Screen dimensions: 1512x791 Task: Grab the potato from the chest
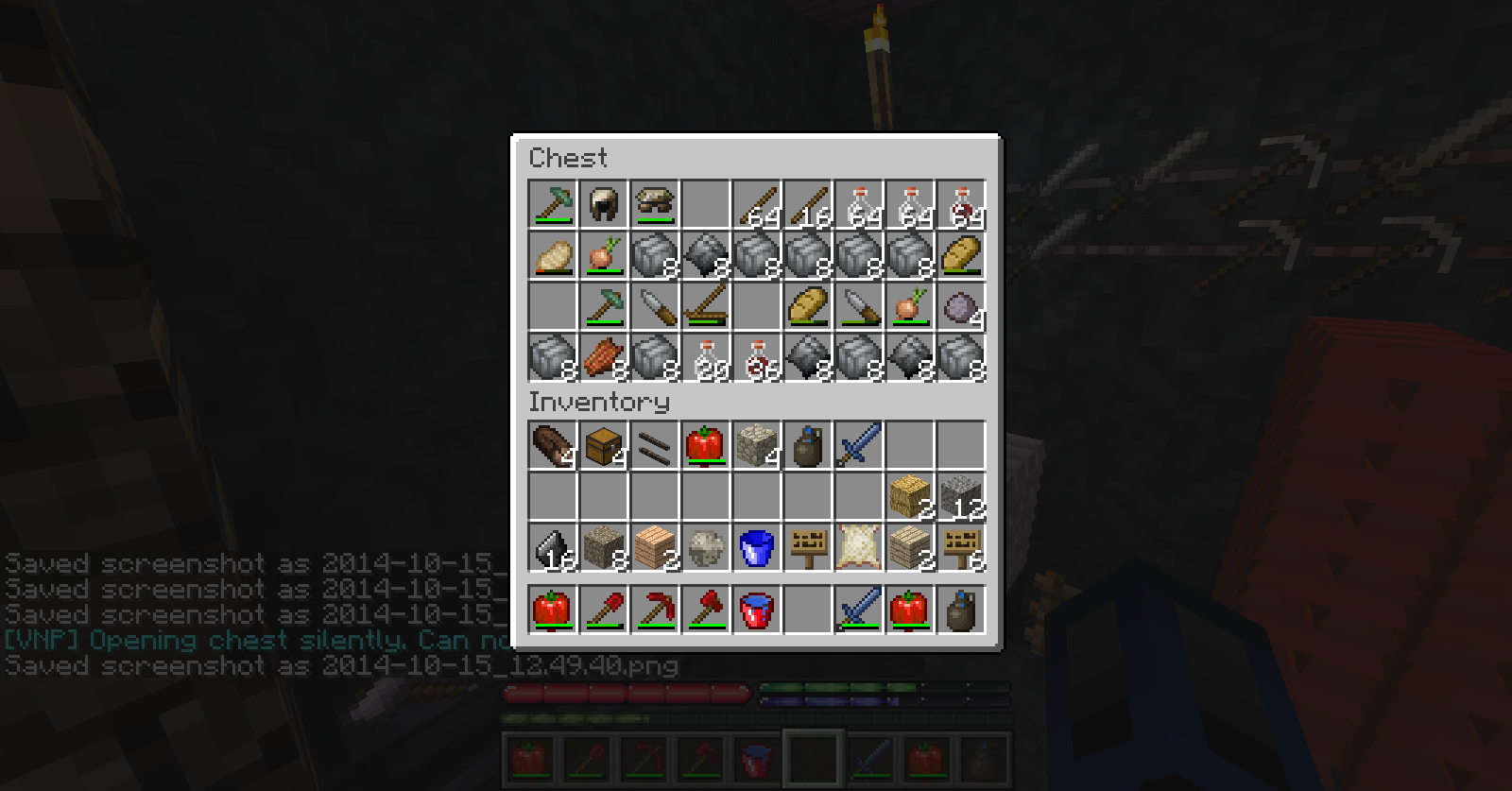552,255
